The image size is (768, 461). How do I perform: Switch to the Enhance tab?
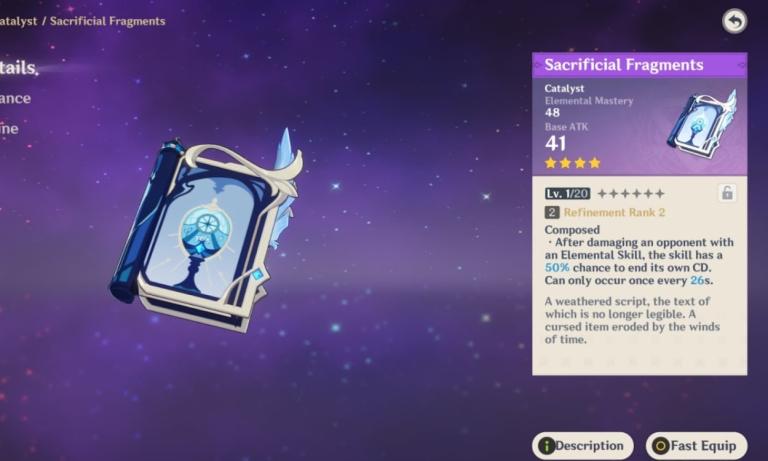coord(15,98)
